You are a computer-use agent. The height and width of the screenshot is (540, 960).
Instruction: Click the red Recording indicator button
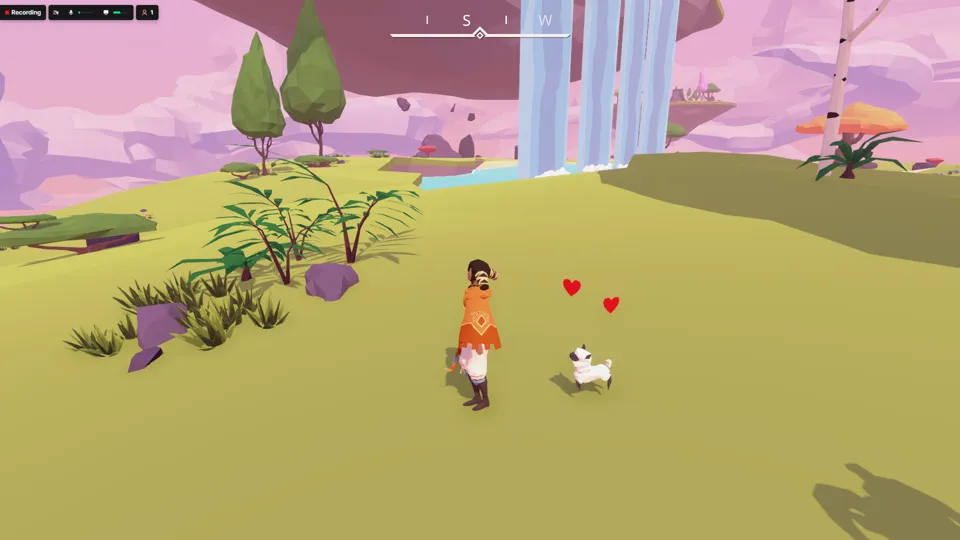23,12
